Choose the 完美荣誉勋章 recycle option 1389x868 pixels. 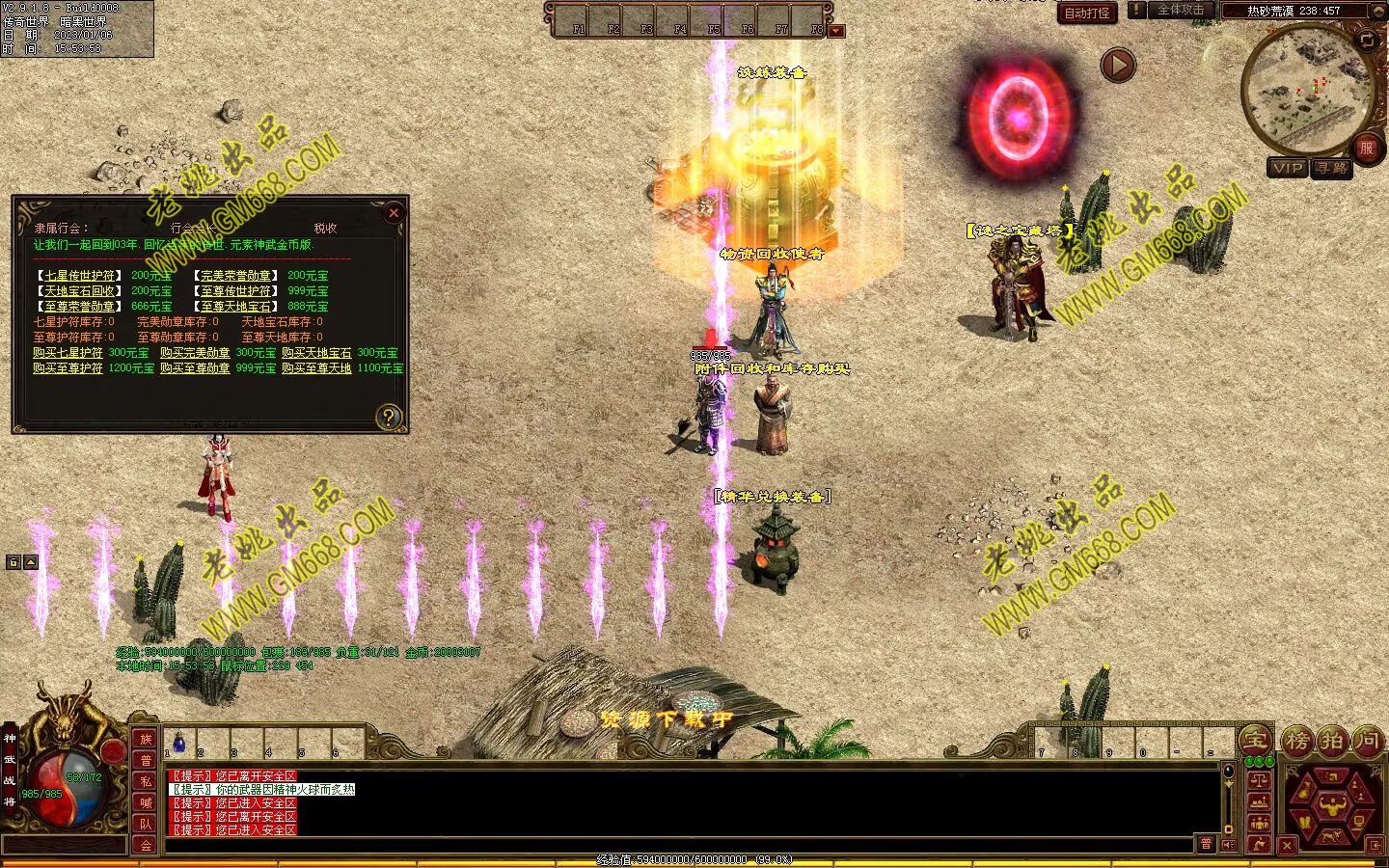(235, 276)
